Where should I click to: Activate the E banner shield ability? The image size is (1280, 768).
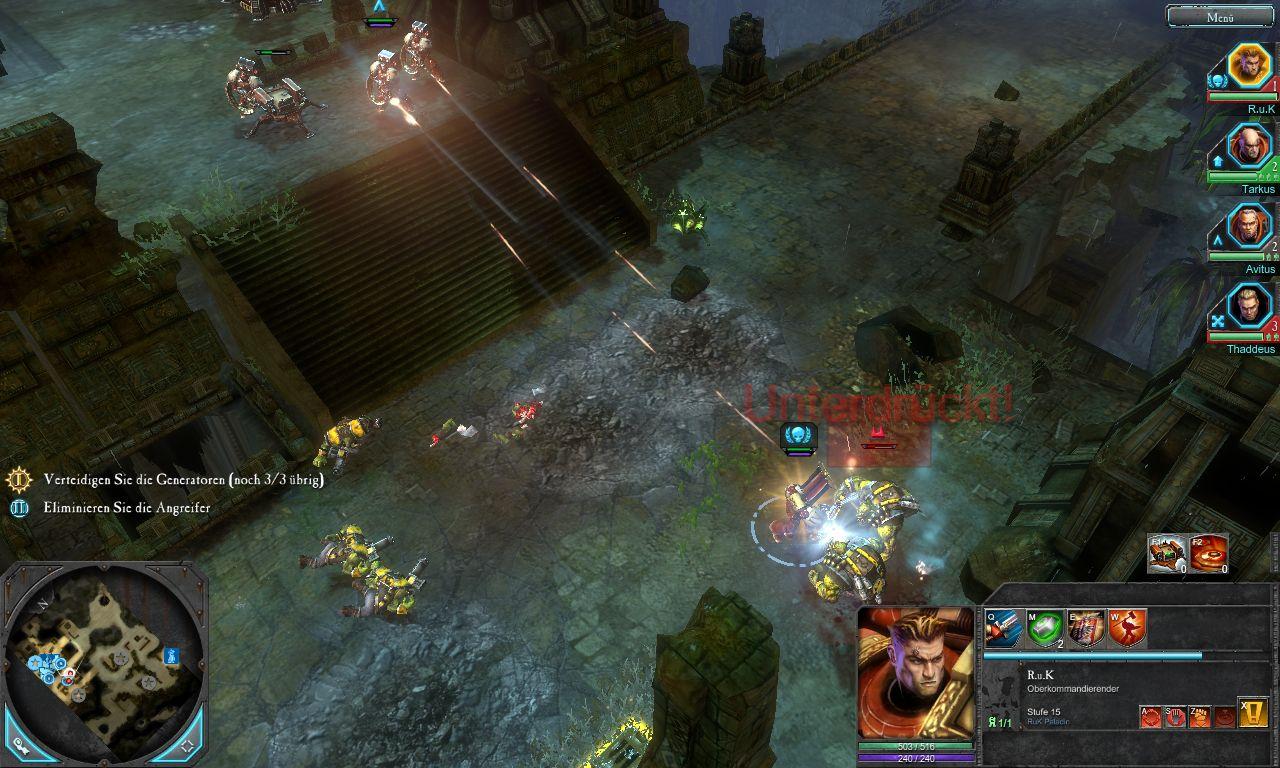click(x=1086, y=628)
